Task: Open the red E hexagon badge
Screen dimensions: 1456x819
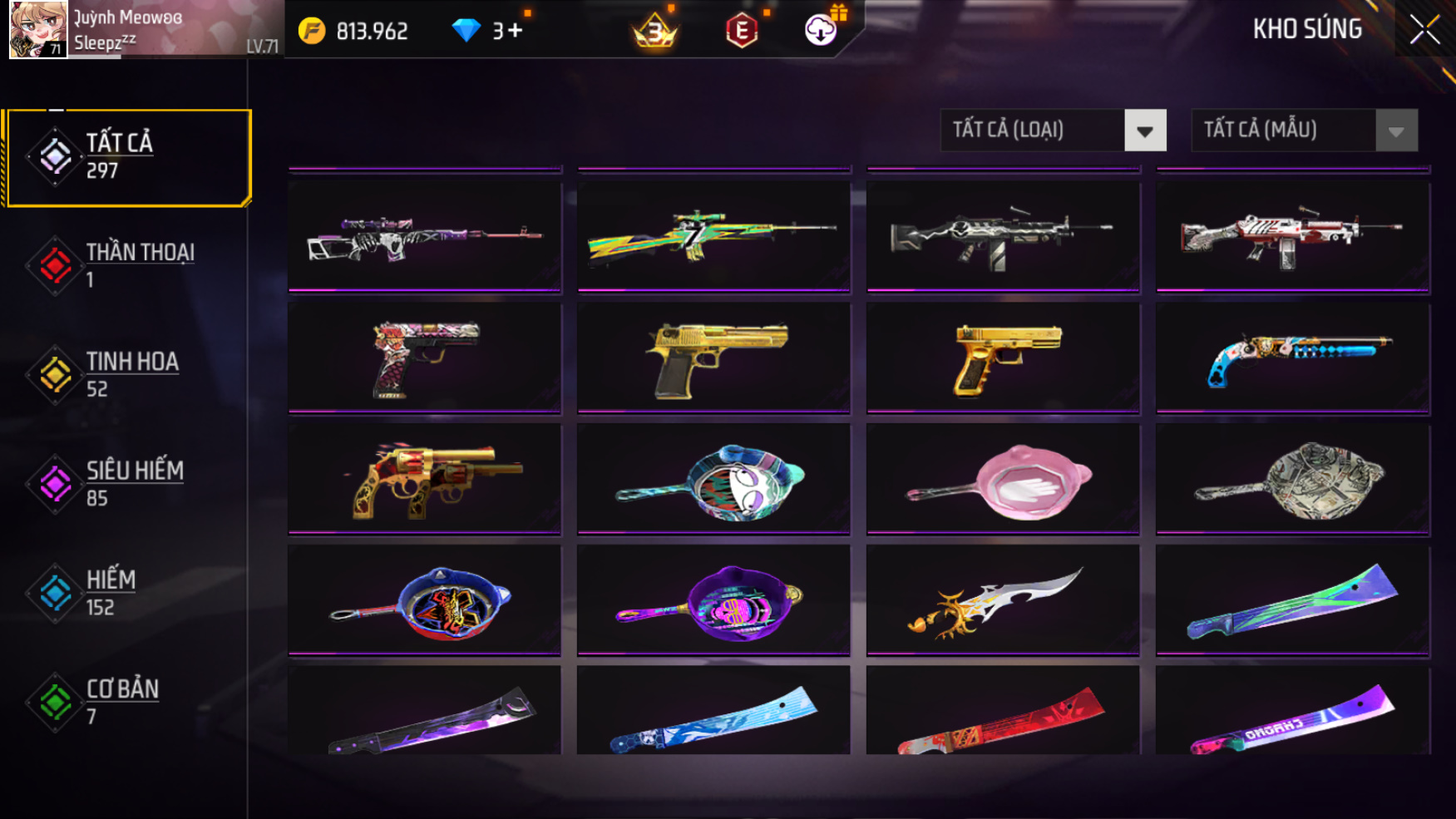Action: coord(741,32)
